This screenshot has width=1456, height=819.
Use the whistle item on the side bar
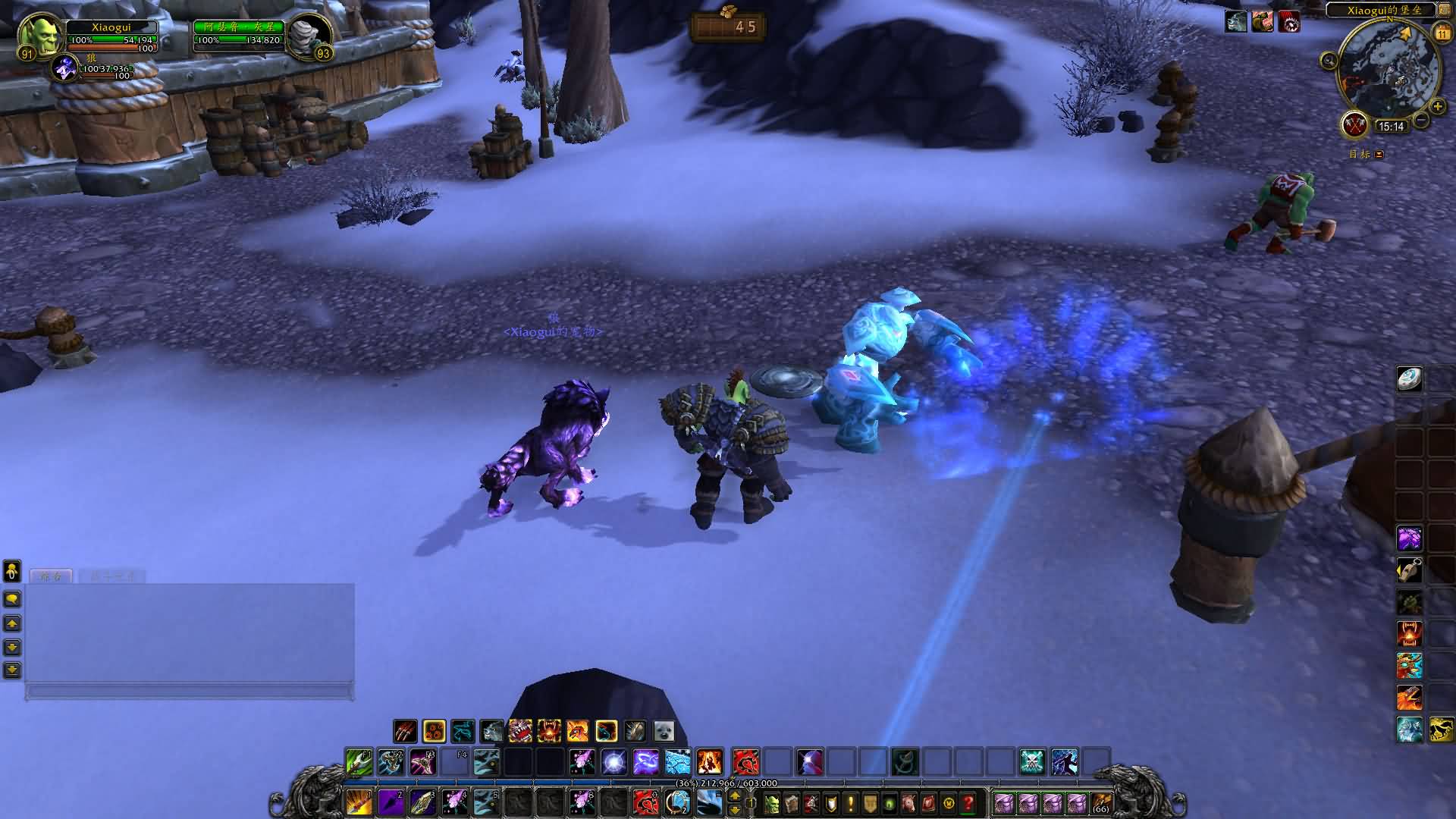[x=1409, y=570]
